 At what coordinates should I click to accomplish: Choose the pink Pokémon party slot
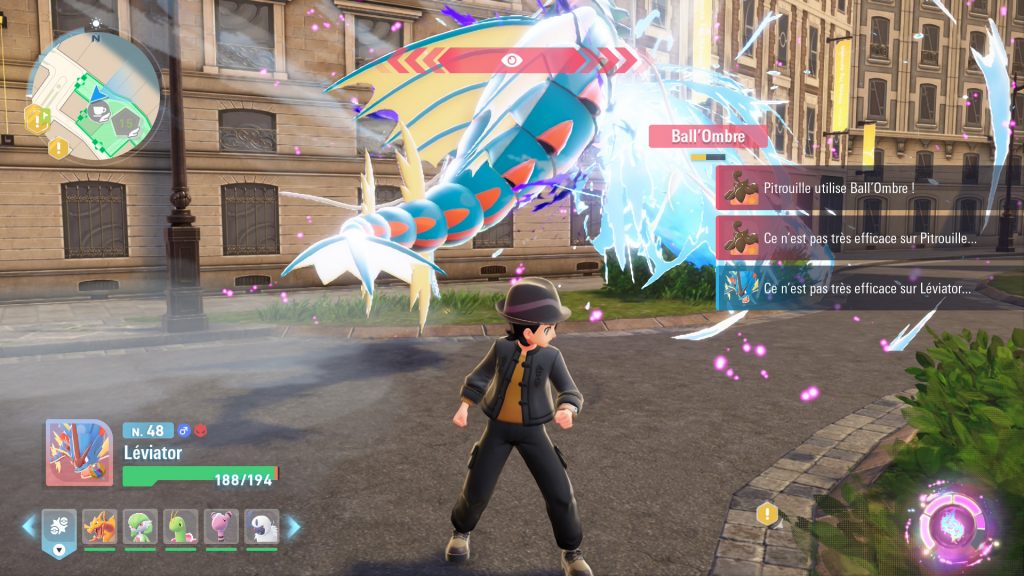221,526
